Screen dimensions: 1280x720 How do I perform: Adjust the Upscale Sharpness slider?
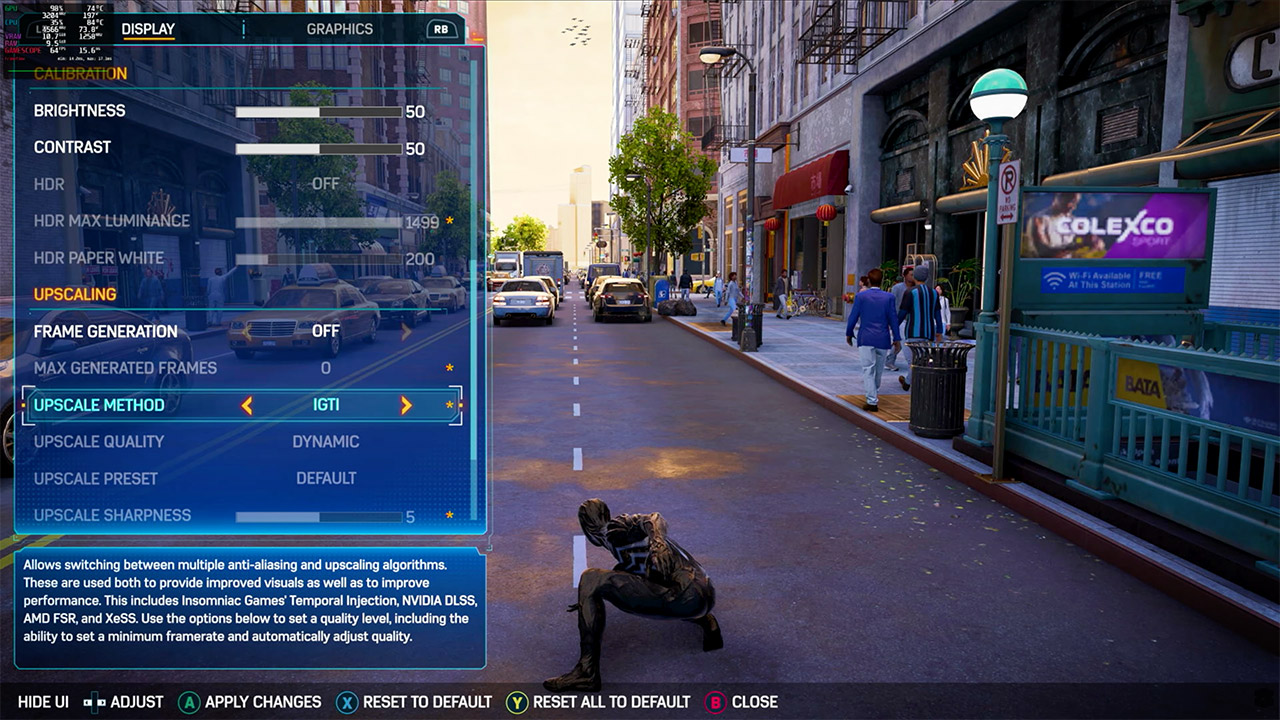tap(318, 517)
